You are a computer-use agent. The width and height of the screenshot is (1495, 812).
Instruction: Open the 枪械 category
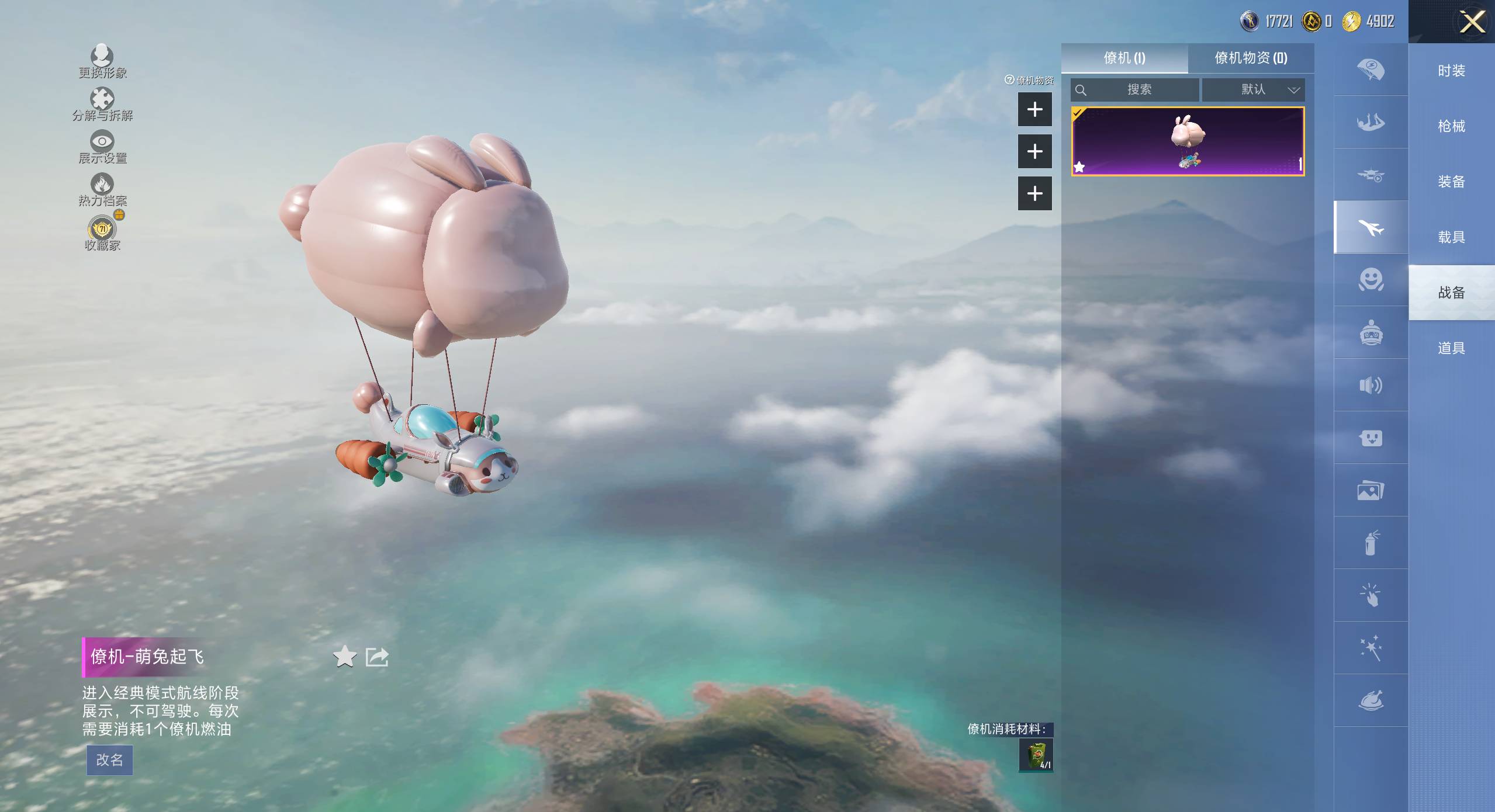[1451, 126]
